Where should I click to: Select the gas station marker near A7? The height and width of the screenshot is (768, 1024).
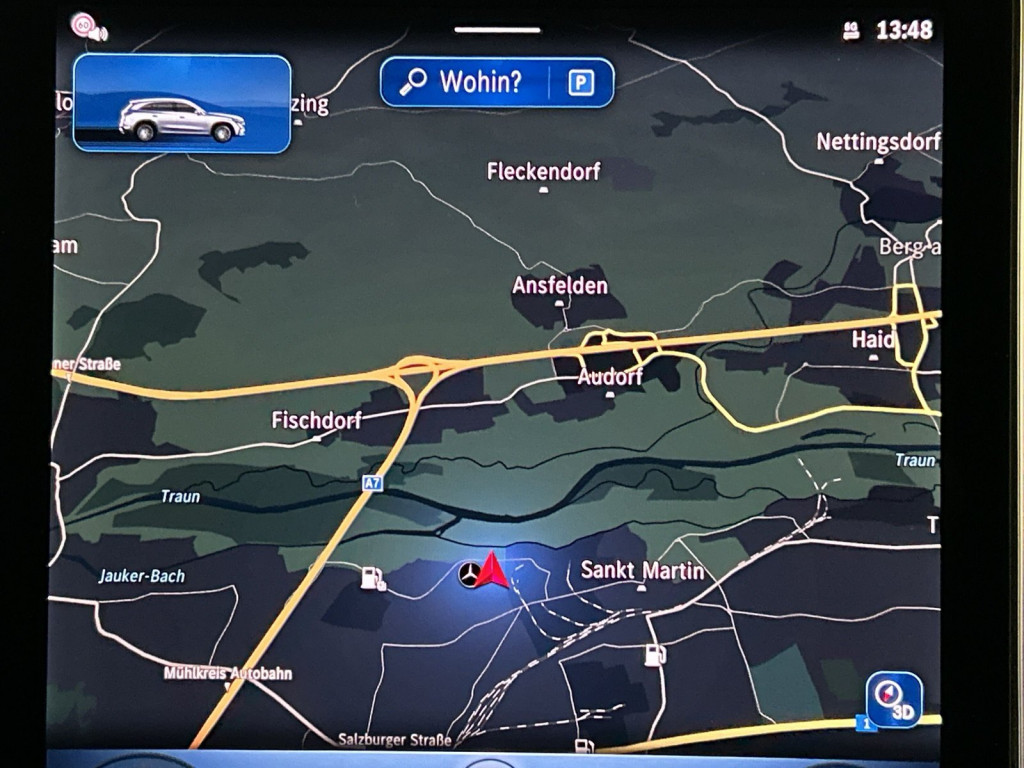tap(373, 577)
